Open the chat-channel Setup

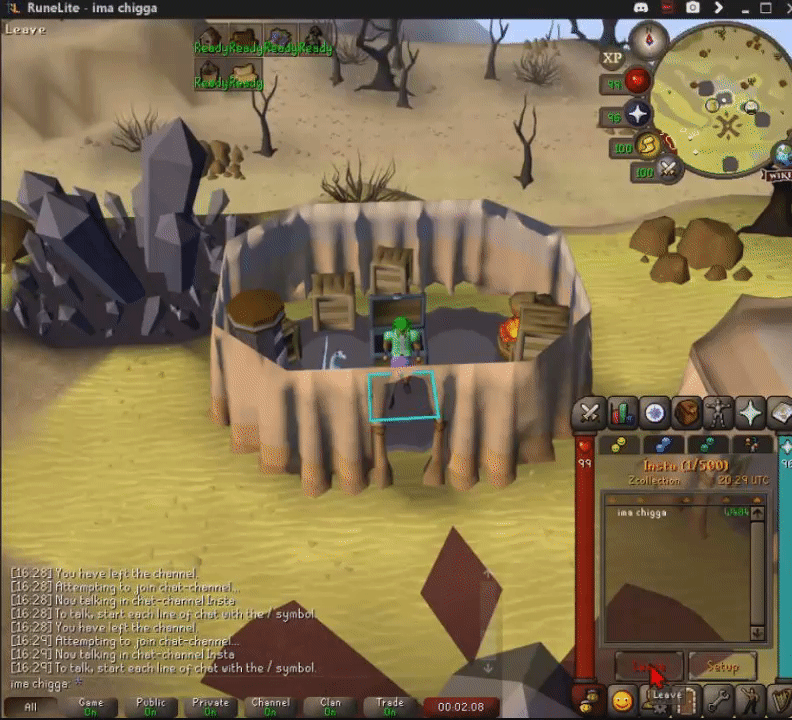[x=722, y=665]
